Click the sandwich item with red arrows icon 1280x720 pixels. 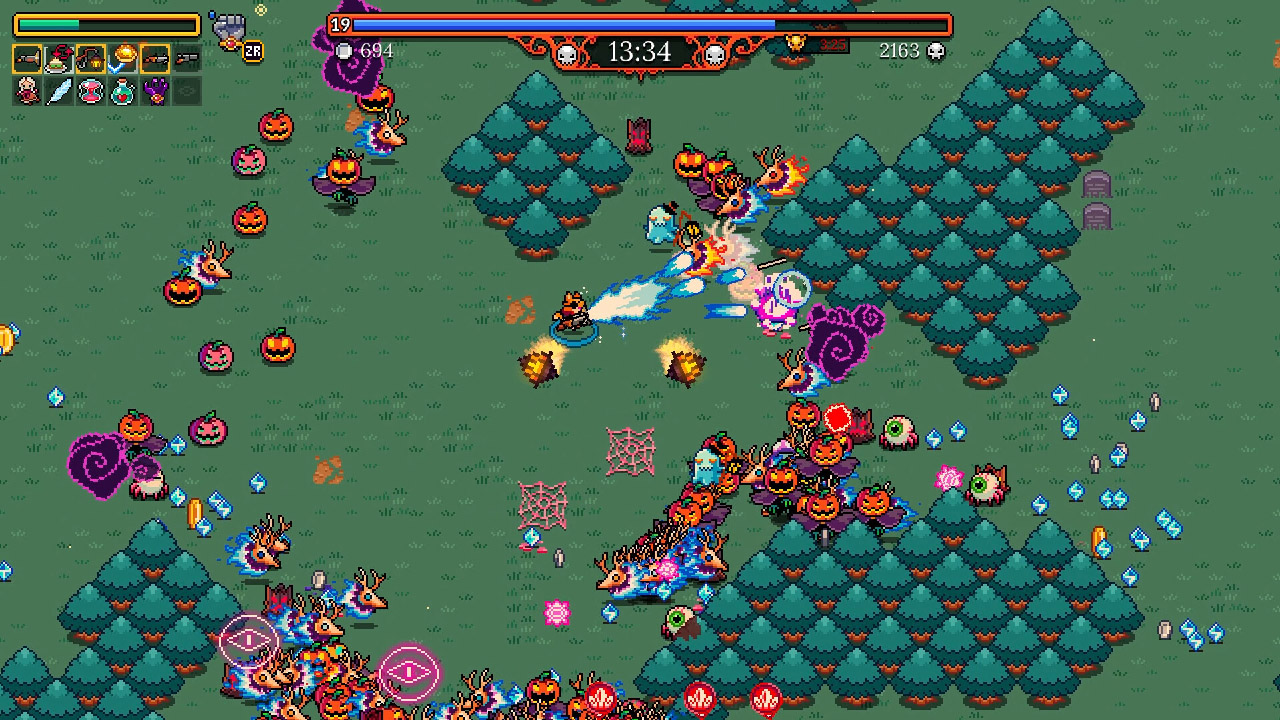click(x=59, y=58)
